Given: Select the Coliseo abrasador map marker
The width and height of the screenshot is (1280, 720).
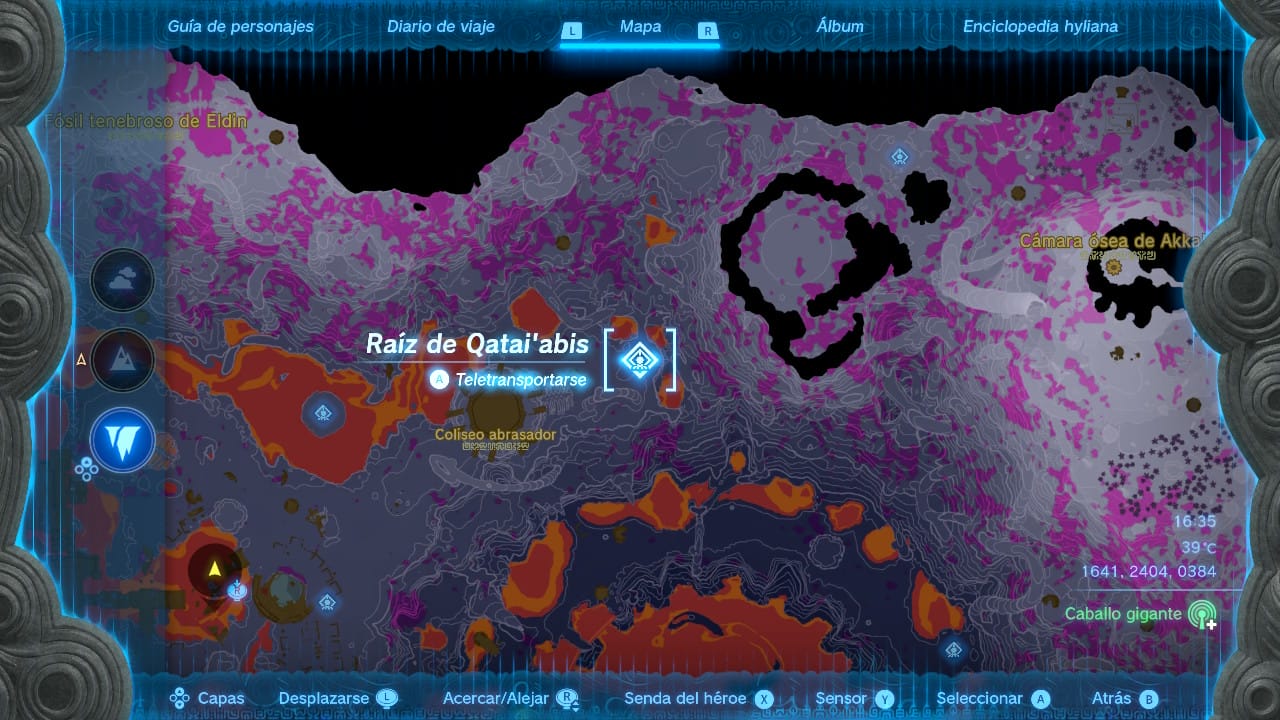Looking at the screenshot, I should pyautogui.click(x=494, y=410).
